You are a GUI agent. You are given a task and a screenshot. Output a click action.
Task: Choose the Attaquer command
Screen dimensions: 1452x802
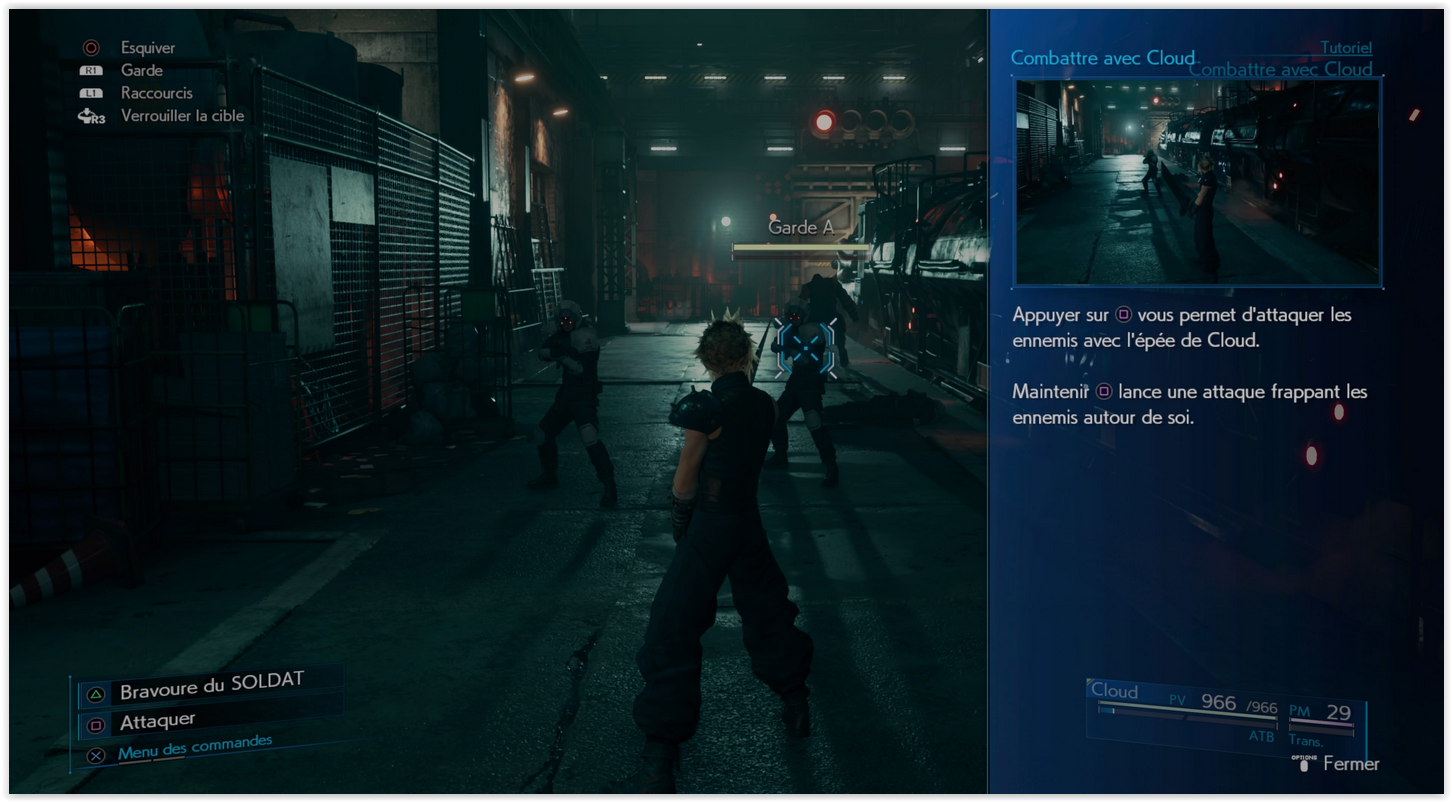[157, 721]
